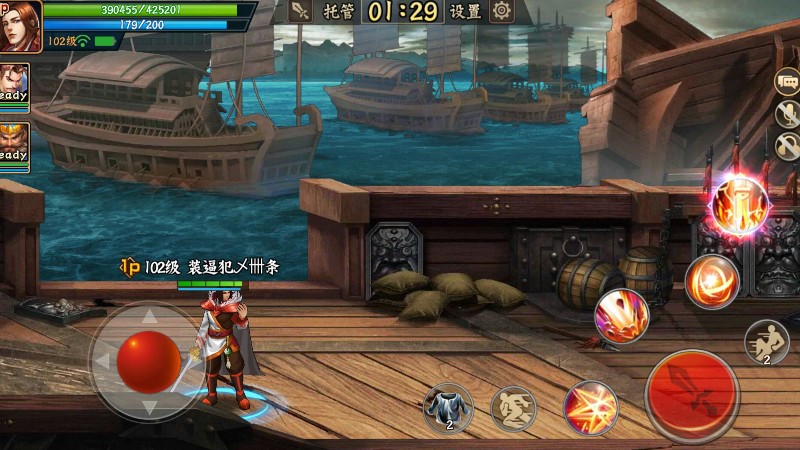Open the chat speech bubble
The image size is (800, 450).
787,82
